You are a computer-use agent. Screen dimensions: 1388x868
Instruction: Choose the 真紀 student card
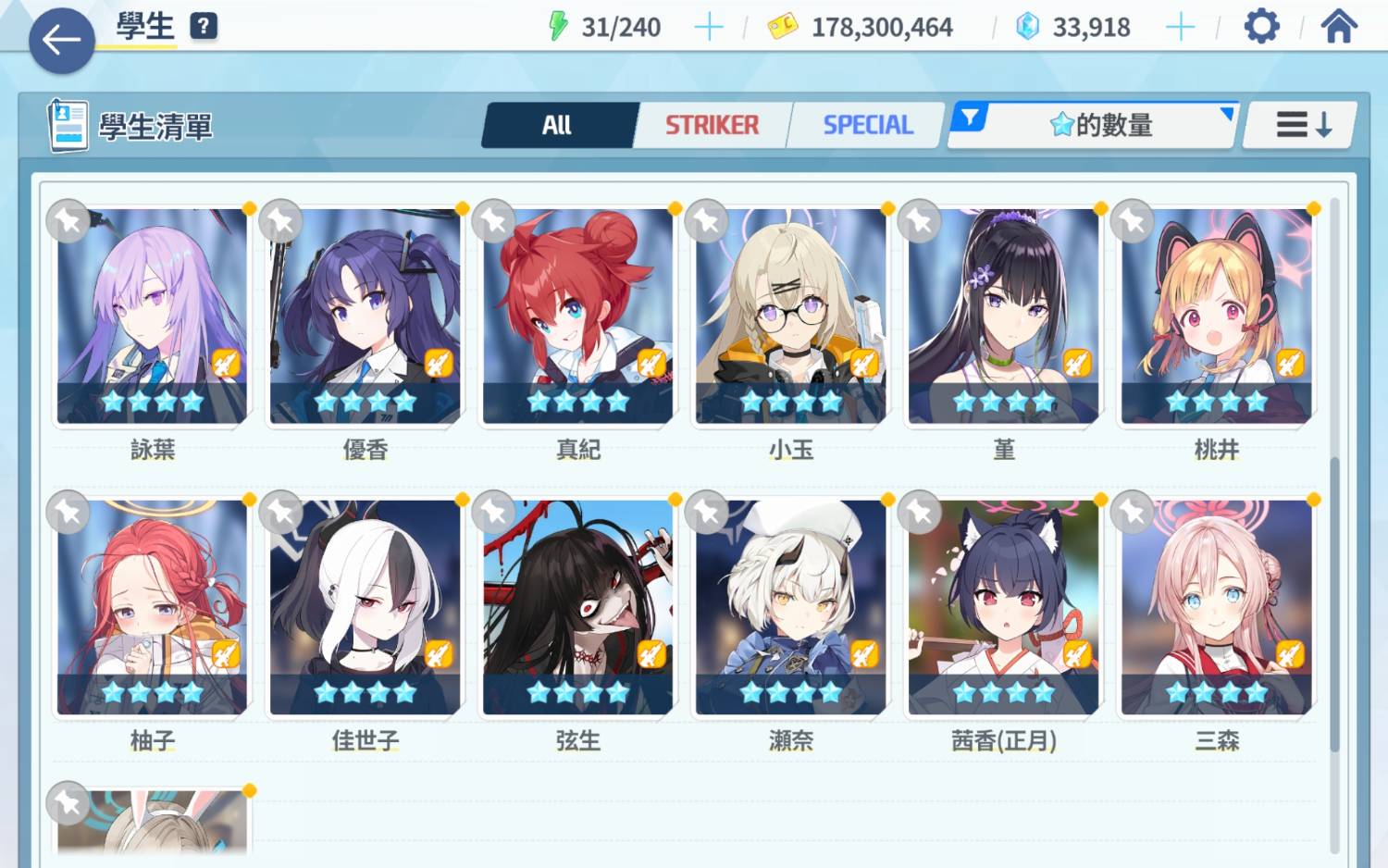pos(577,316)
